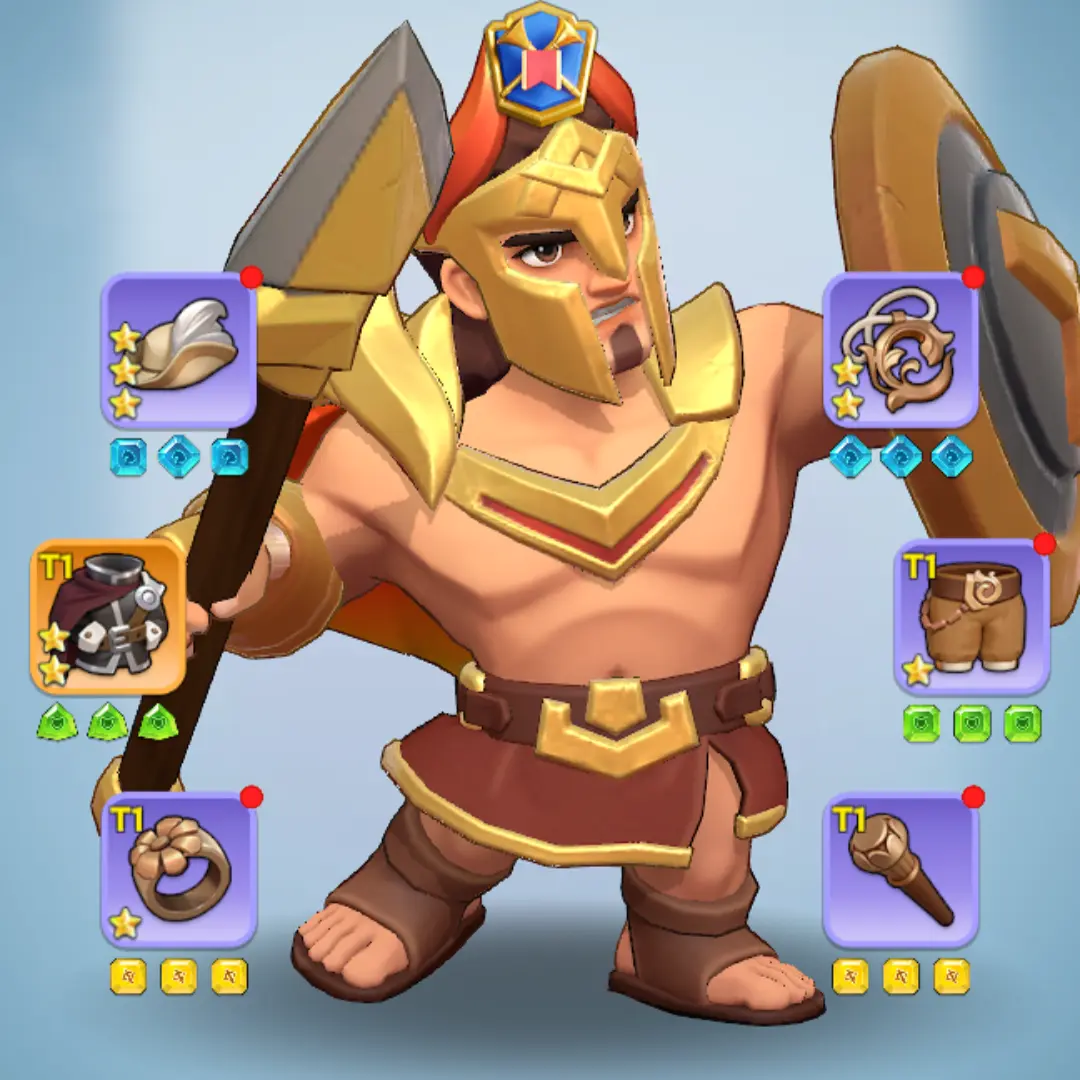This screenshot has width=1080, height=1080.
Task: Select the feathered hat equipment slot
Action: tap(179, 350)
